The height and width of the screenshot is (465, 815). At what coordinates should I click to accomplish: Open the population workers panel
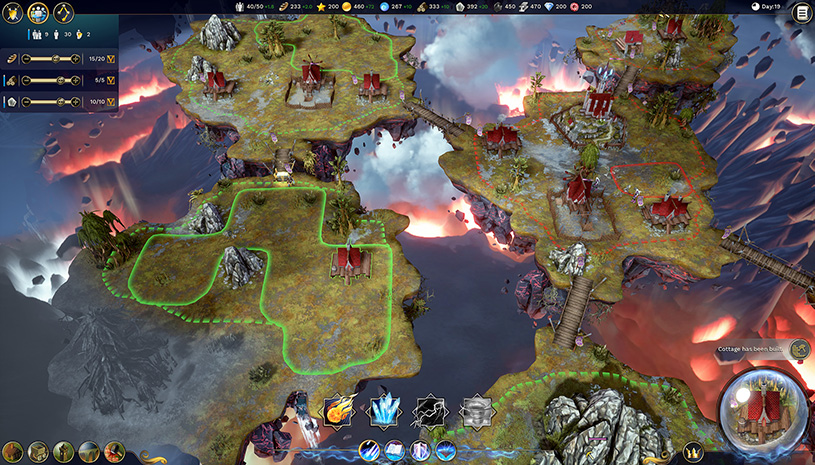pos(39,13)
